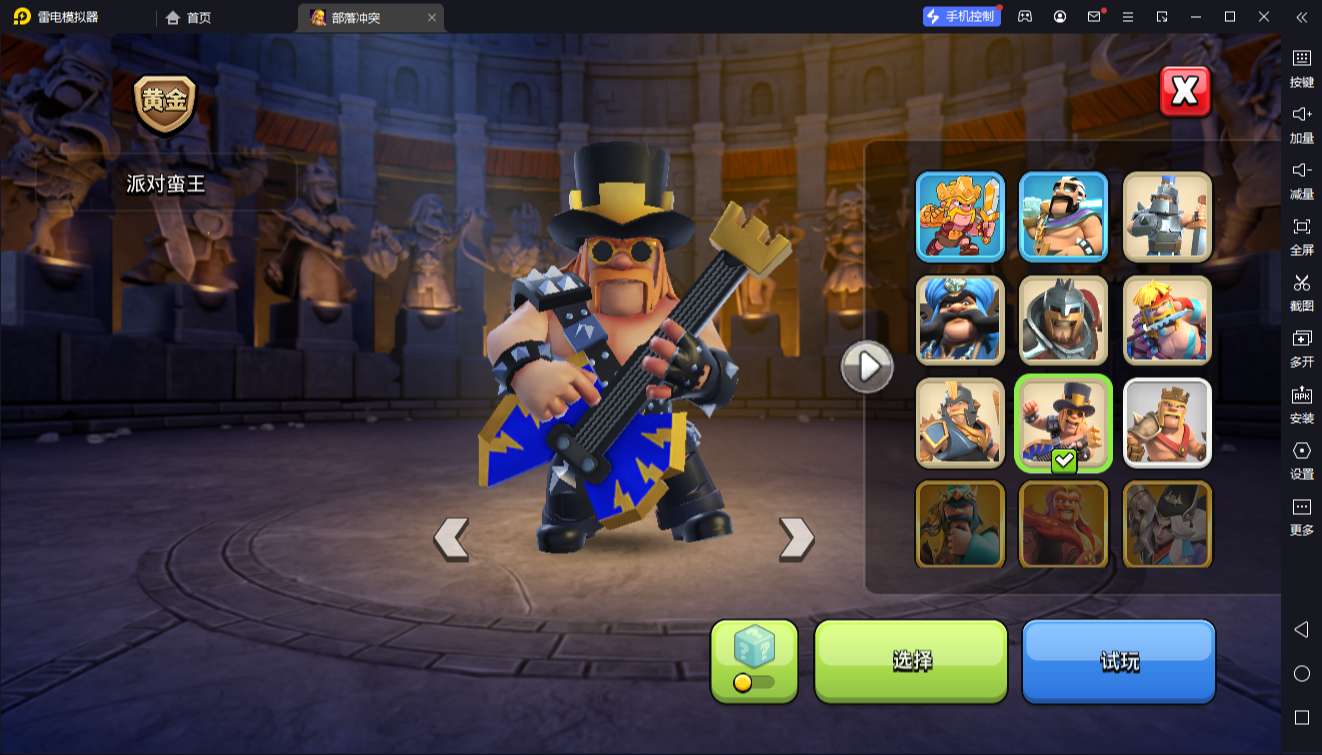
Task: Pick the blonde king skin biting a blade
Action: pyautogui.click(x=1167, y=320)
